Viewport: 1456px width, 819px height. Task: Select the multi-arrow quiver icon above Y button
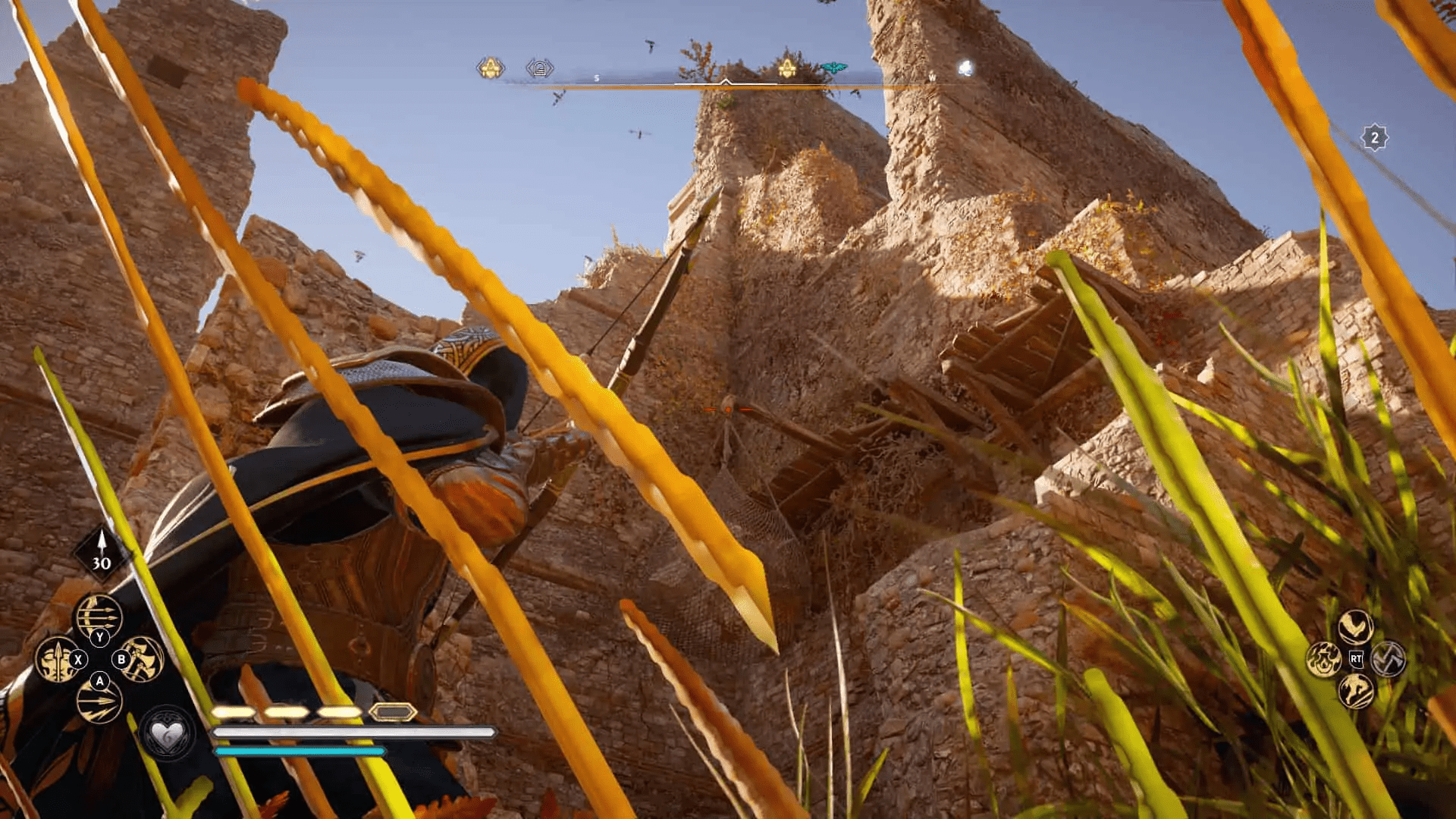pos(98,616)
